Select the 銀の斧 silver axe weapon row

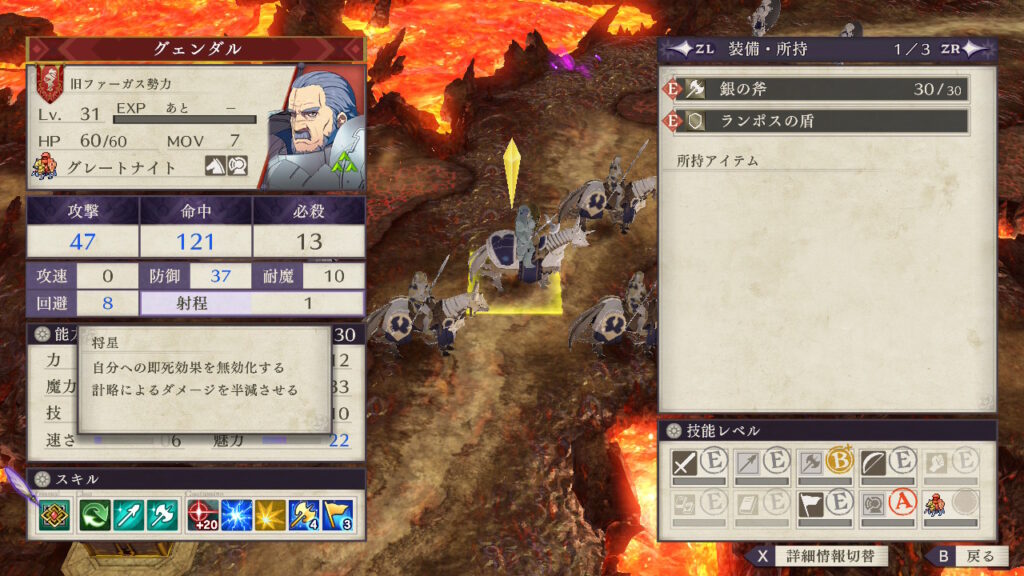point(817,89)
